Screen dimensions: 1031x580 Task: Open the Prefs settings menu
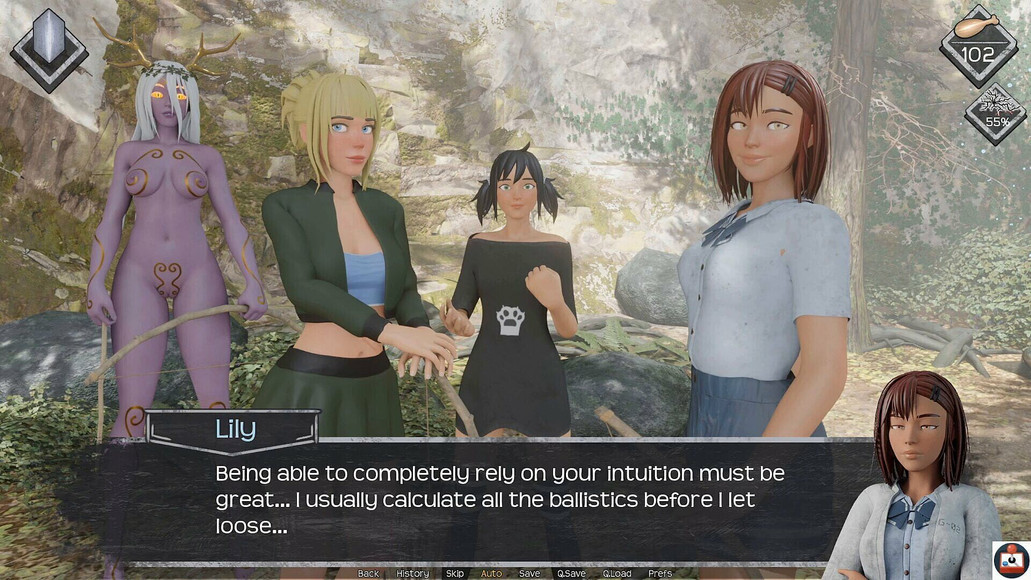click(x=660, y=574)
